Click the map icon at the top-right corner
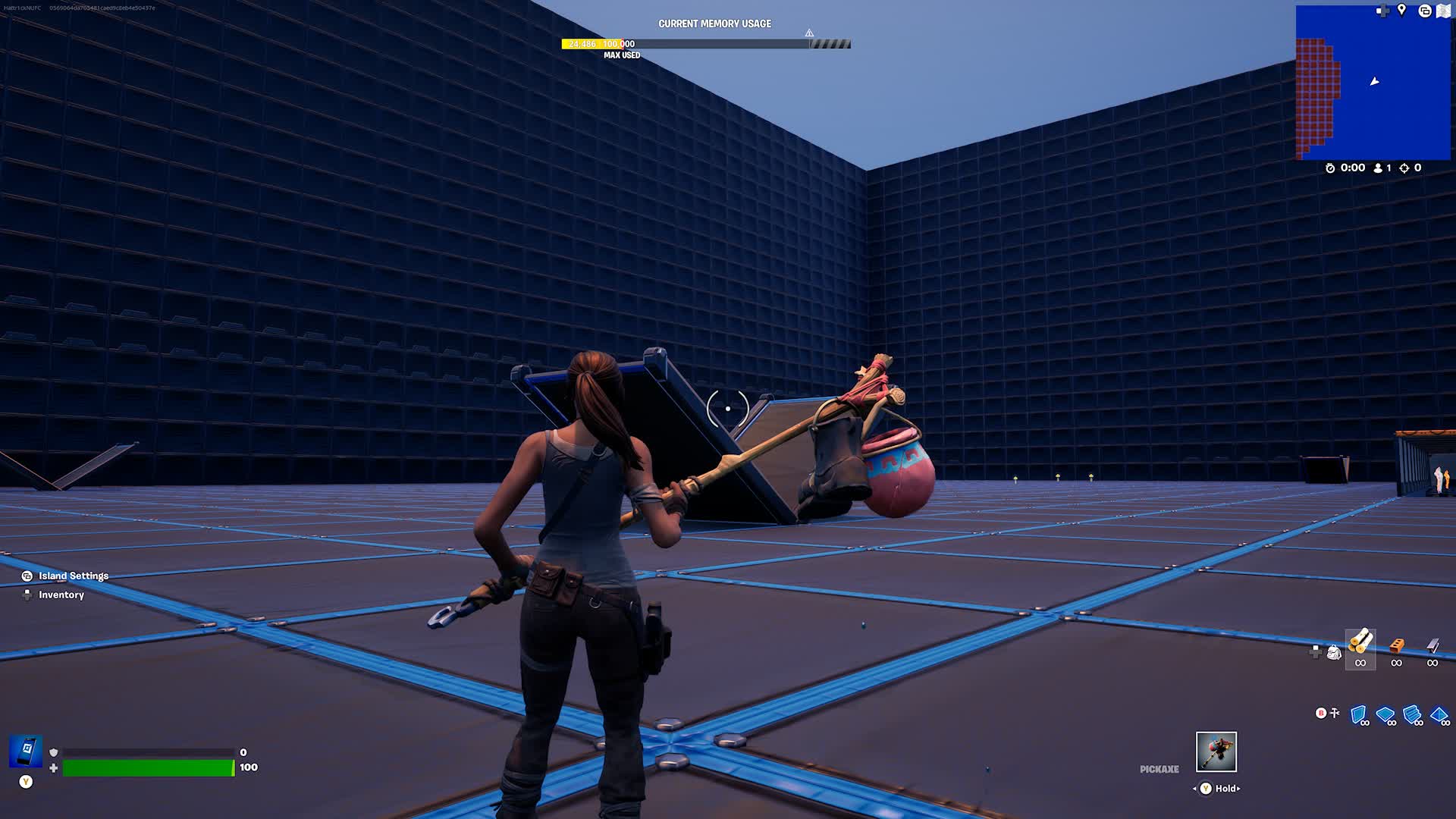 click(x=1443, y=11)
